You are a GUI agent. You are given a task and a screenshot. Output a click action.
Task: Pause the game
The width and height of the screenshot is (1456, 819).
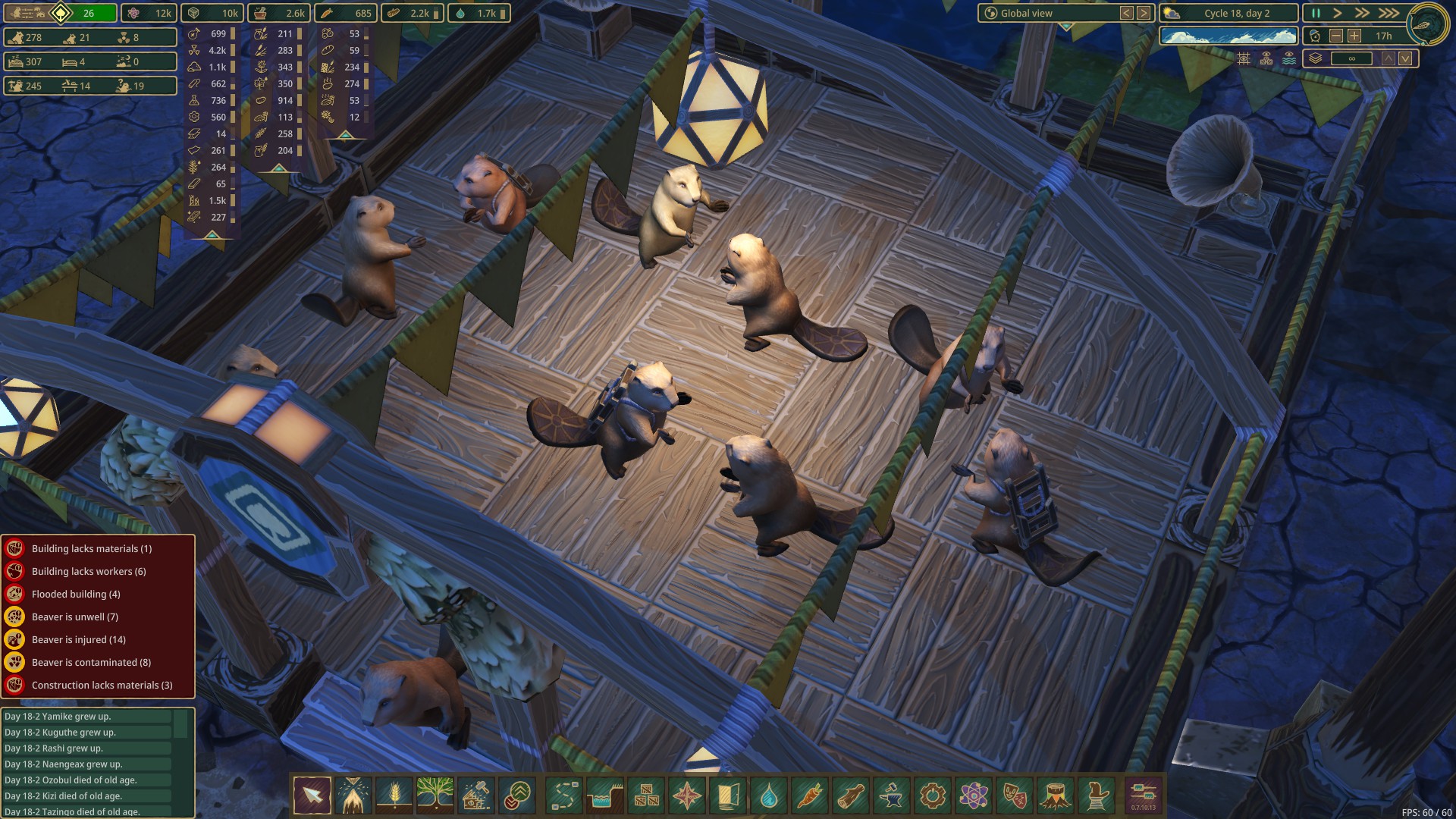[1316, 13]
